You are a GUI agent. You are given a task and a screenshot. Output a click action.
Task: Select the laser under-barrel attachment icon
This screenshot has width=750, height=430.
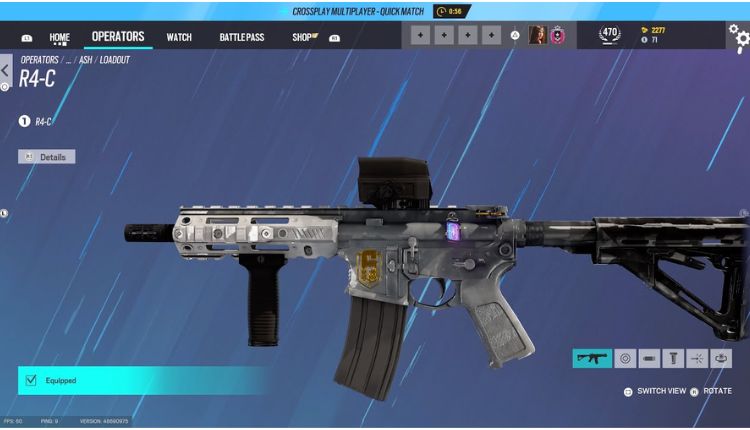click(x=697, y=358)
